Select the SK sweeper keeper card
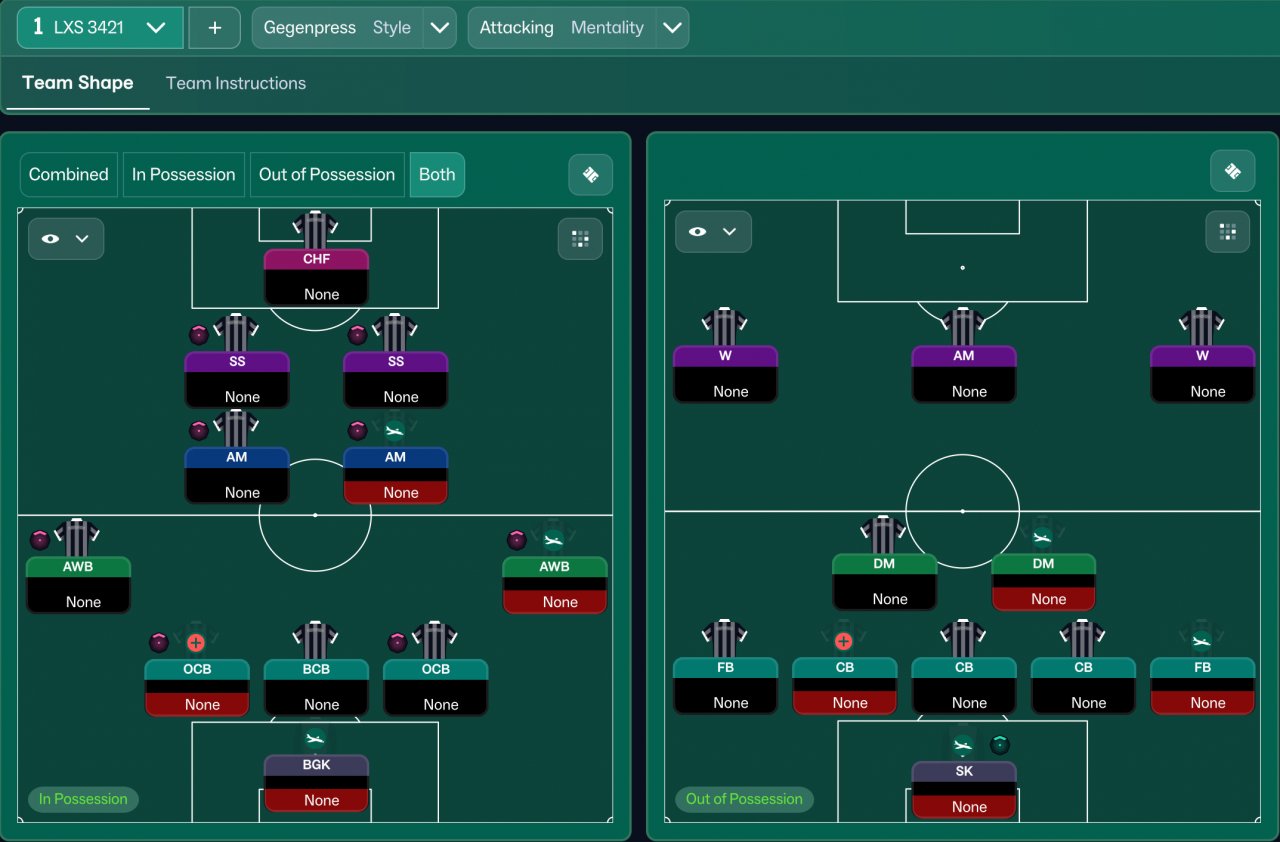The height and width of the screenshot is (842, 1280). pyautogui.click(x=964, y=788)
